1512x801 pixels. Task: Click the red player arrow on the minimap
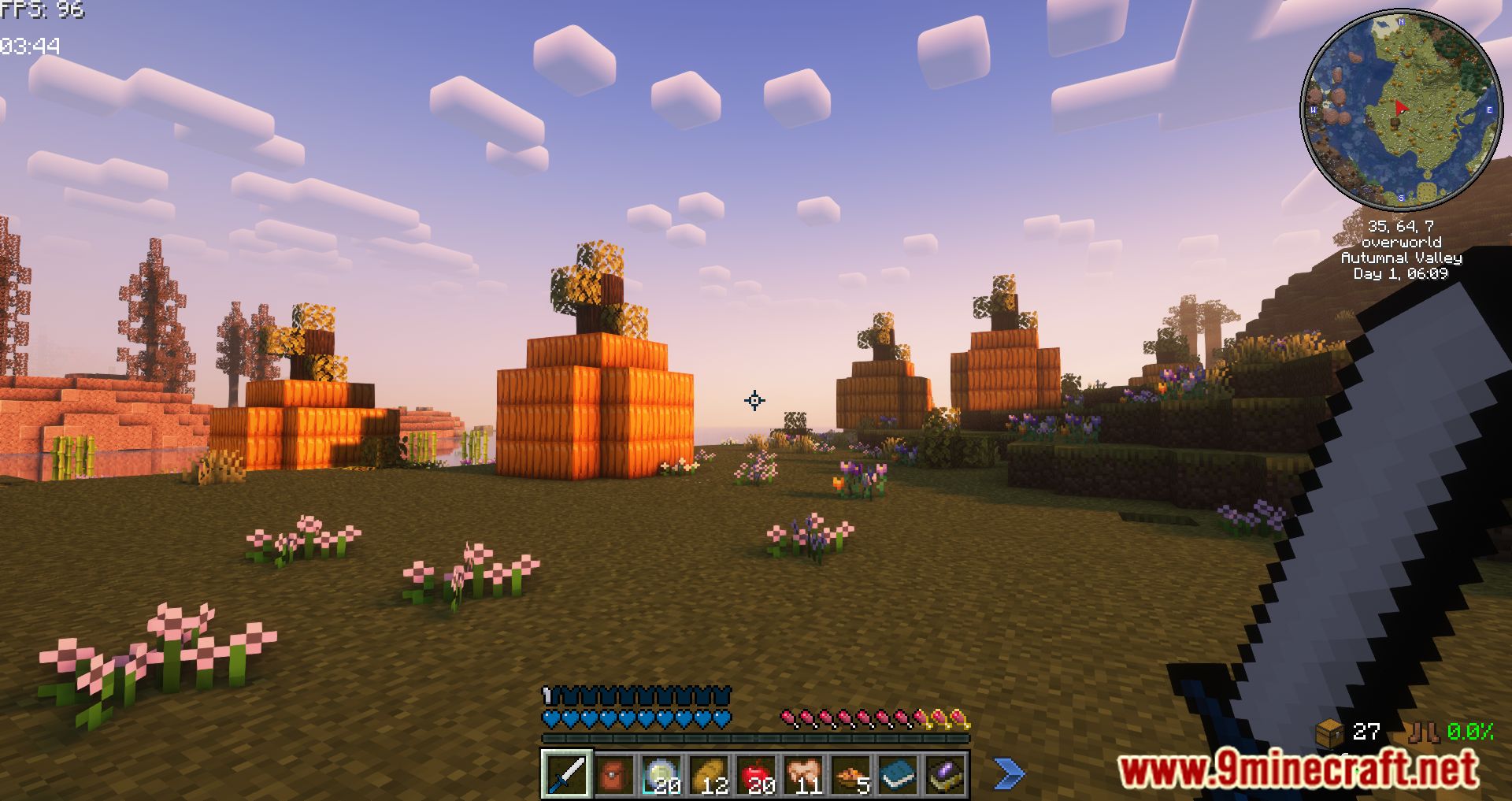click(1400, 108)
